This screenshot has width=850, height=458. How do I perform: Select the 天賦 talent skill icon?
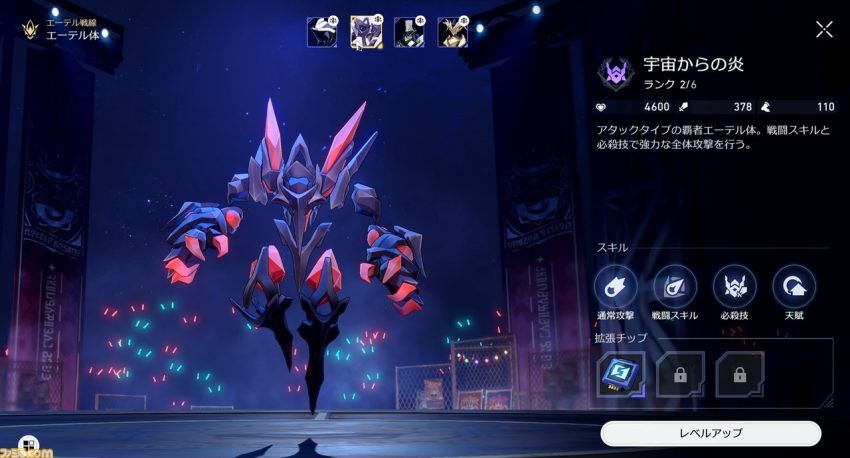pyautogui.click(x=794, y=286)
